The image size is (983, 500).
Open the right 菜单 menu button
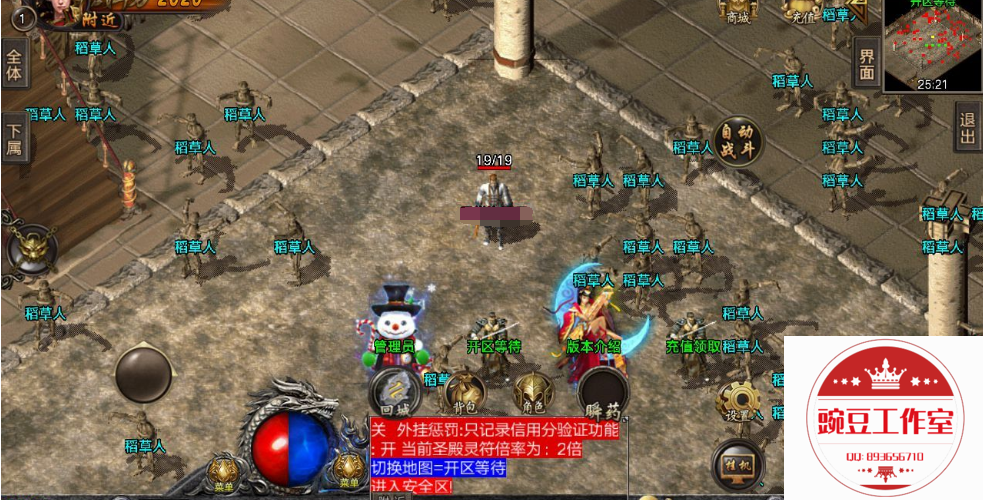click(x=348, y=471)
